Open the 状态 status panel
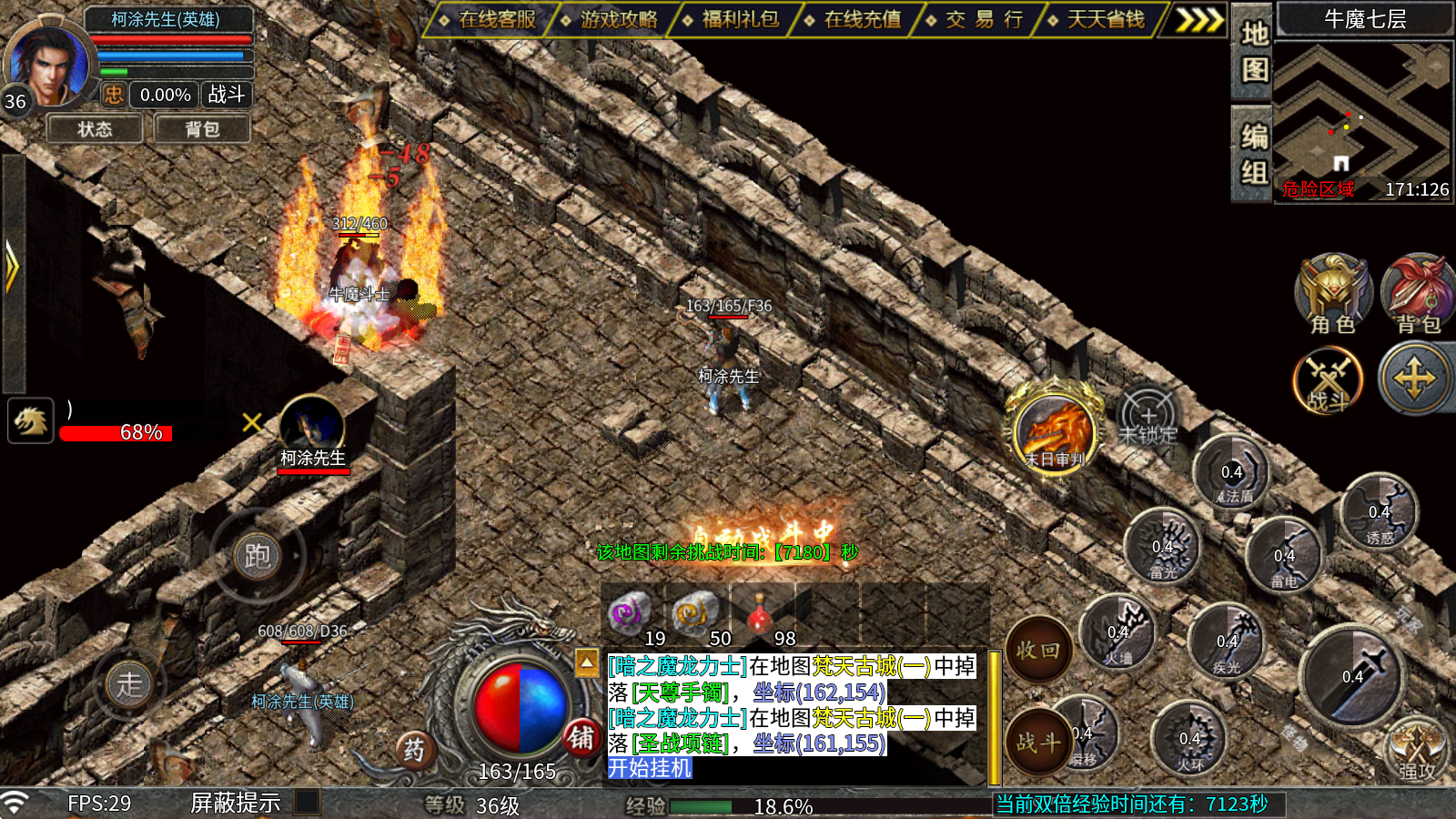This screenshot has width=1456, height=819. click(x=95, y=129)
